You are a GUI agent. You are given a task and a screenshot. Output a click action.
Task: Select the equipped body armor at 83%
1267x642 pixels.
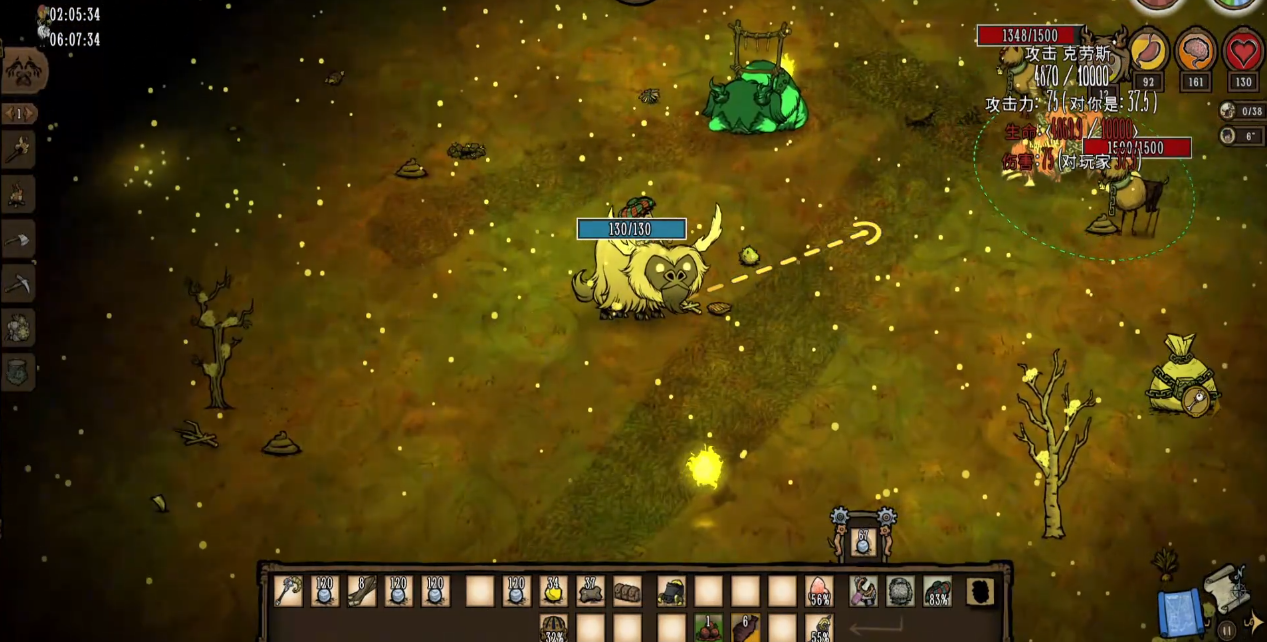click(937, 590)
